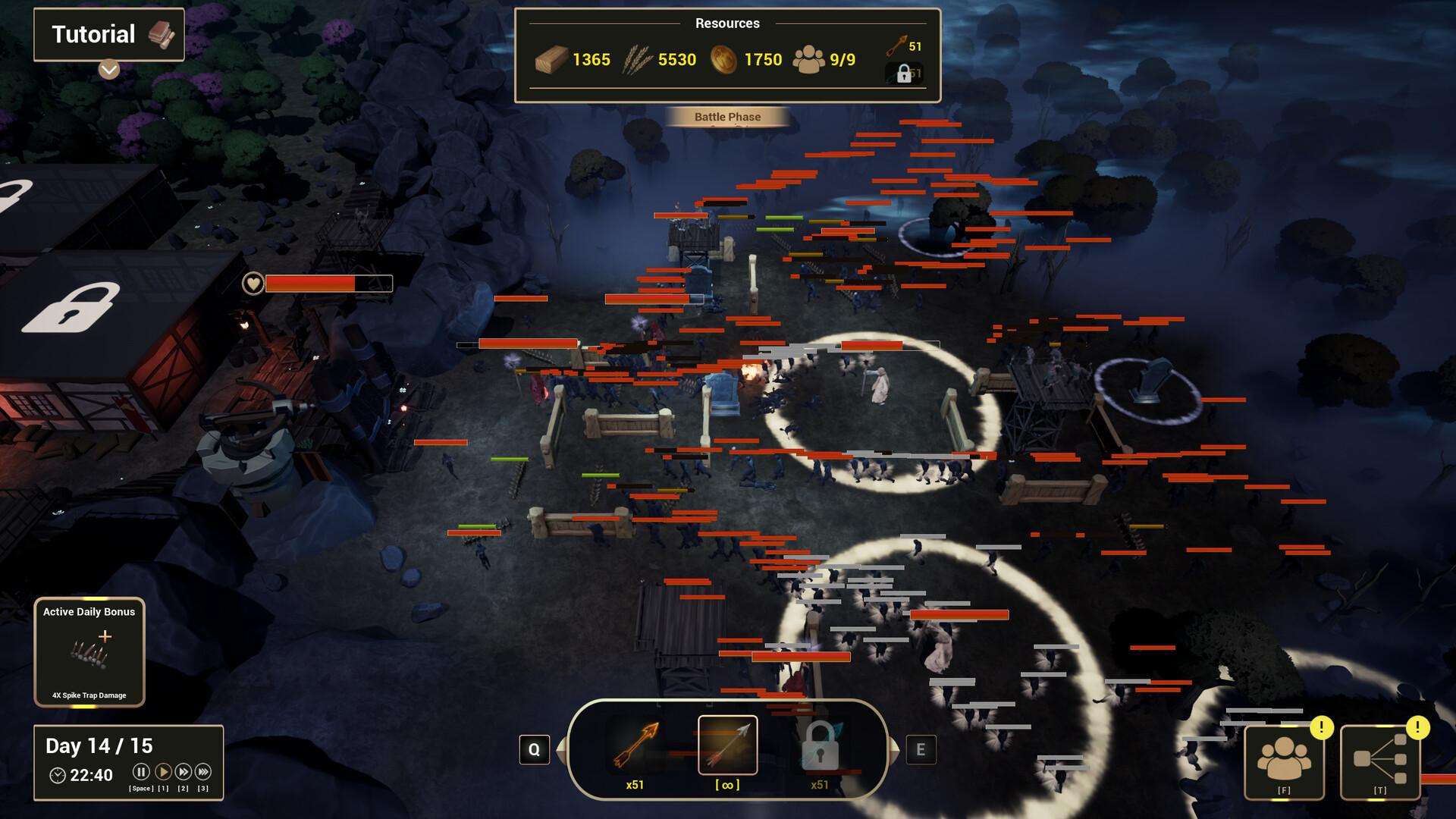Select the standard infinite arrow slot

pos(727,745)
